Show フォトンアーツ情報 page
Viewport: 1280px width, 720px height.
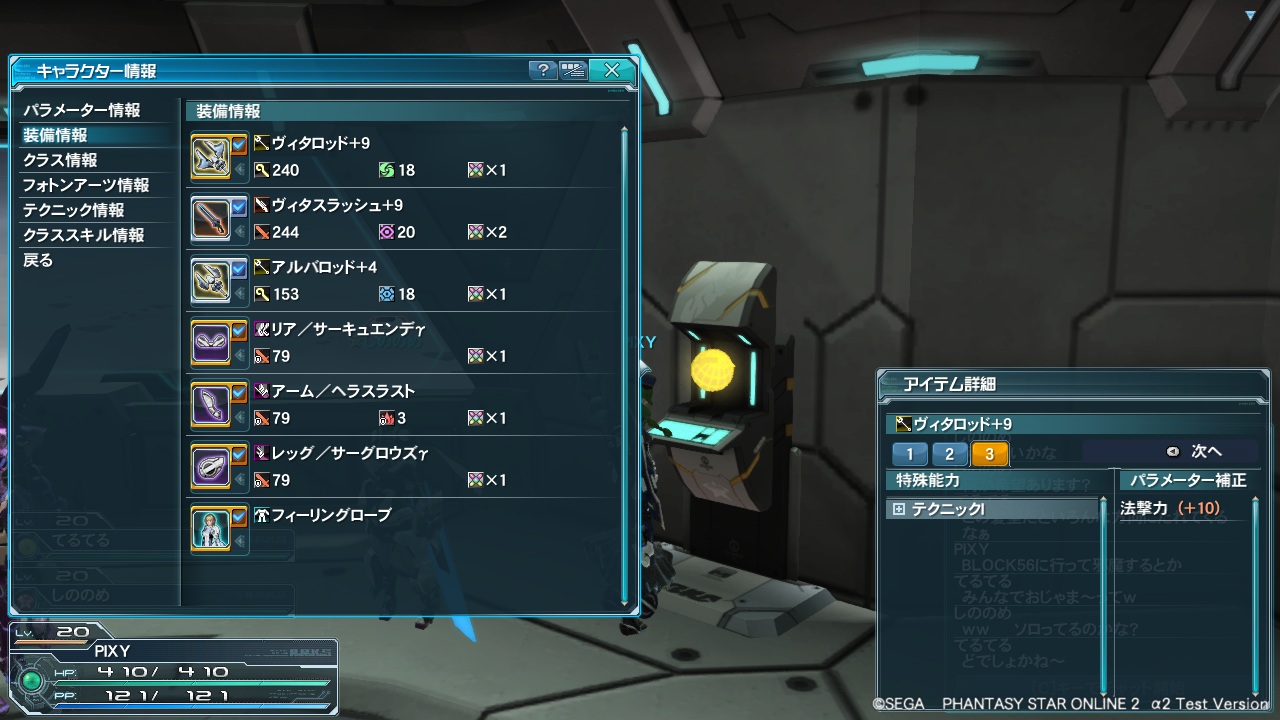click(x=86, y=185)
